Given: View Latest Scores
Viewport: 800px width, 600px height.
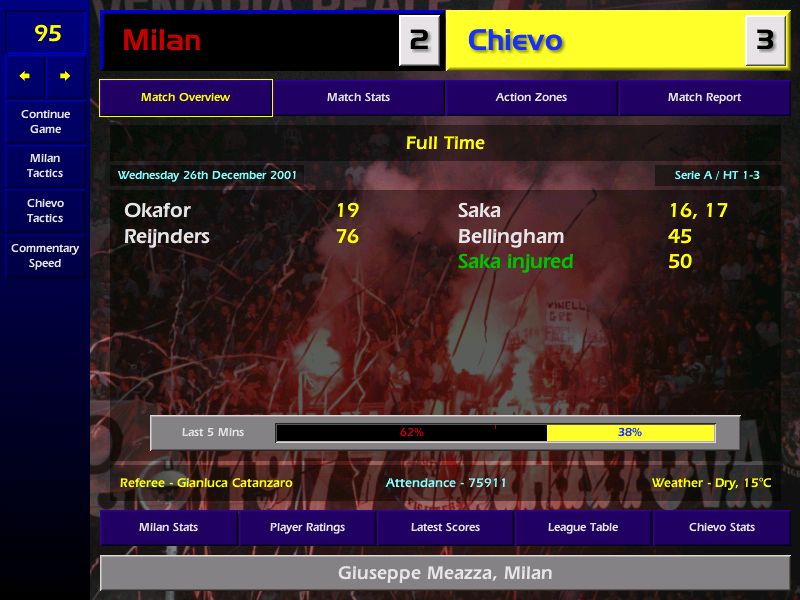Looking at the screenshot, I should [x=445, y=527].
